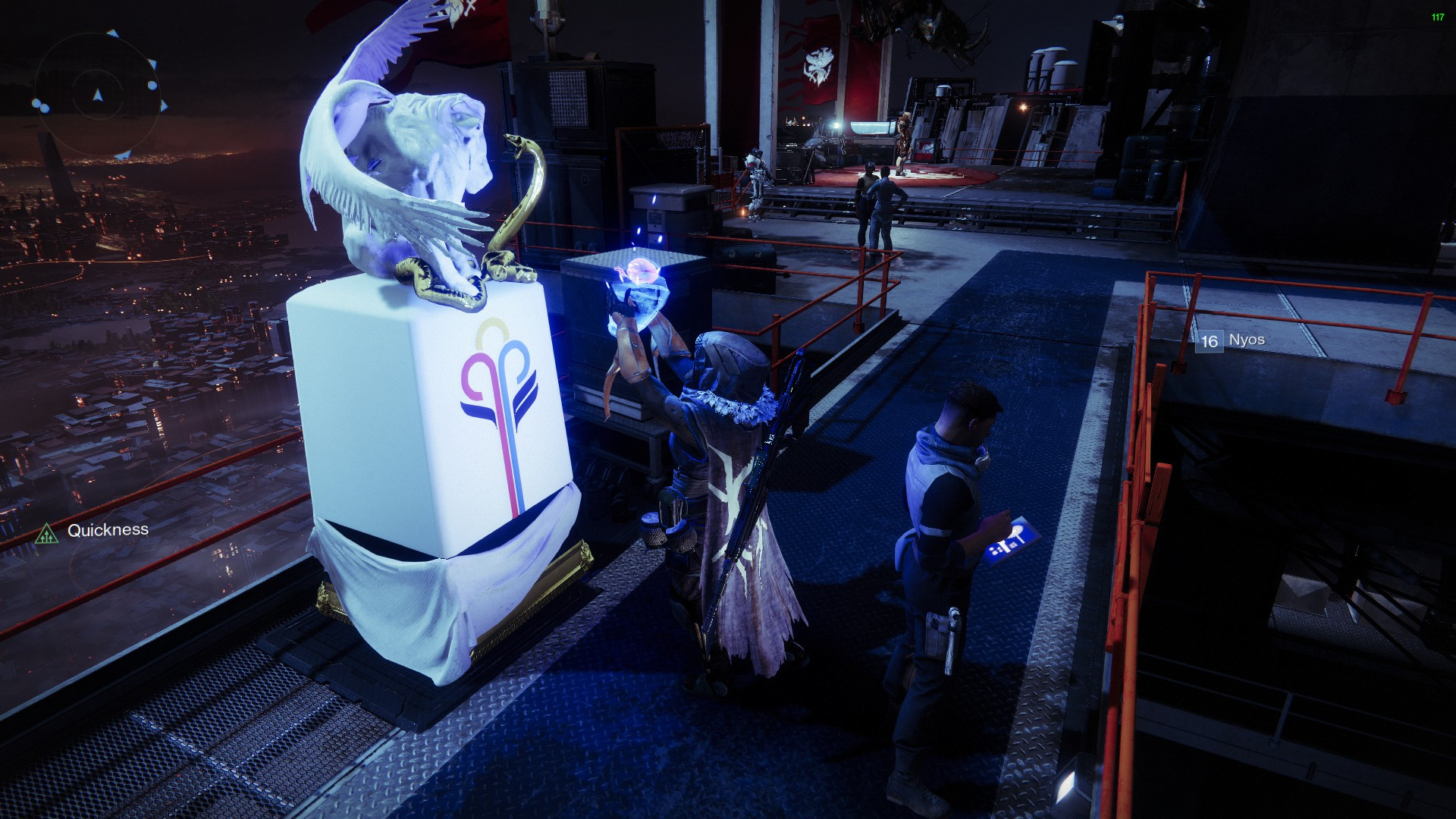The width and height of the screenshot is (1456, 819).
Task: Select the Quickness buff icon
Action: click(x=47, y=534)
